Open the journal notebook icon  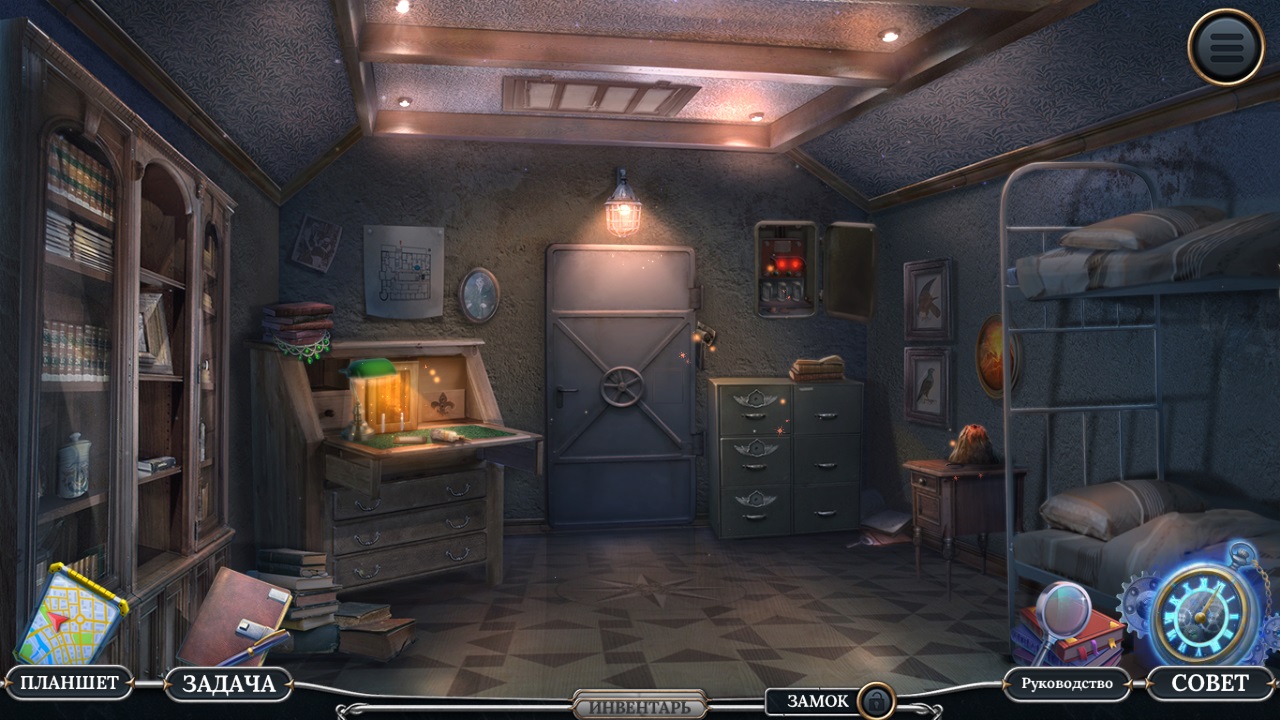click(x=235, y=617)
